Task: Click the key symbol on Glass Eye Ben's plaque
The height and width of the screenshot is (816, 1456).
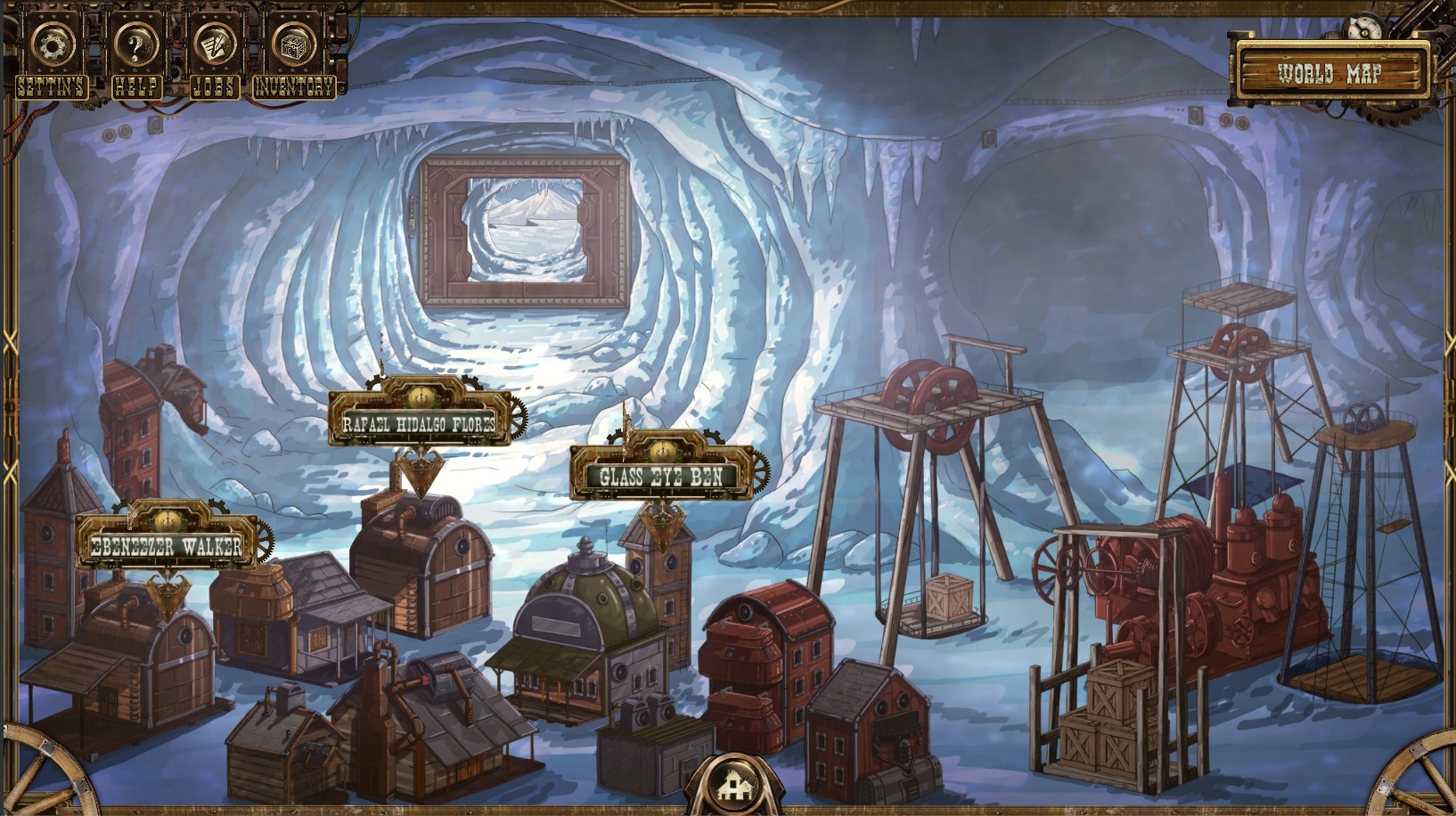Action: coord(662,453)
